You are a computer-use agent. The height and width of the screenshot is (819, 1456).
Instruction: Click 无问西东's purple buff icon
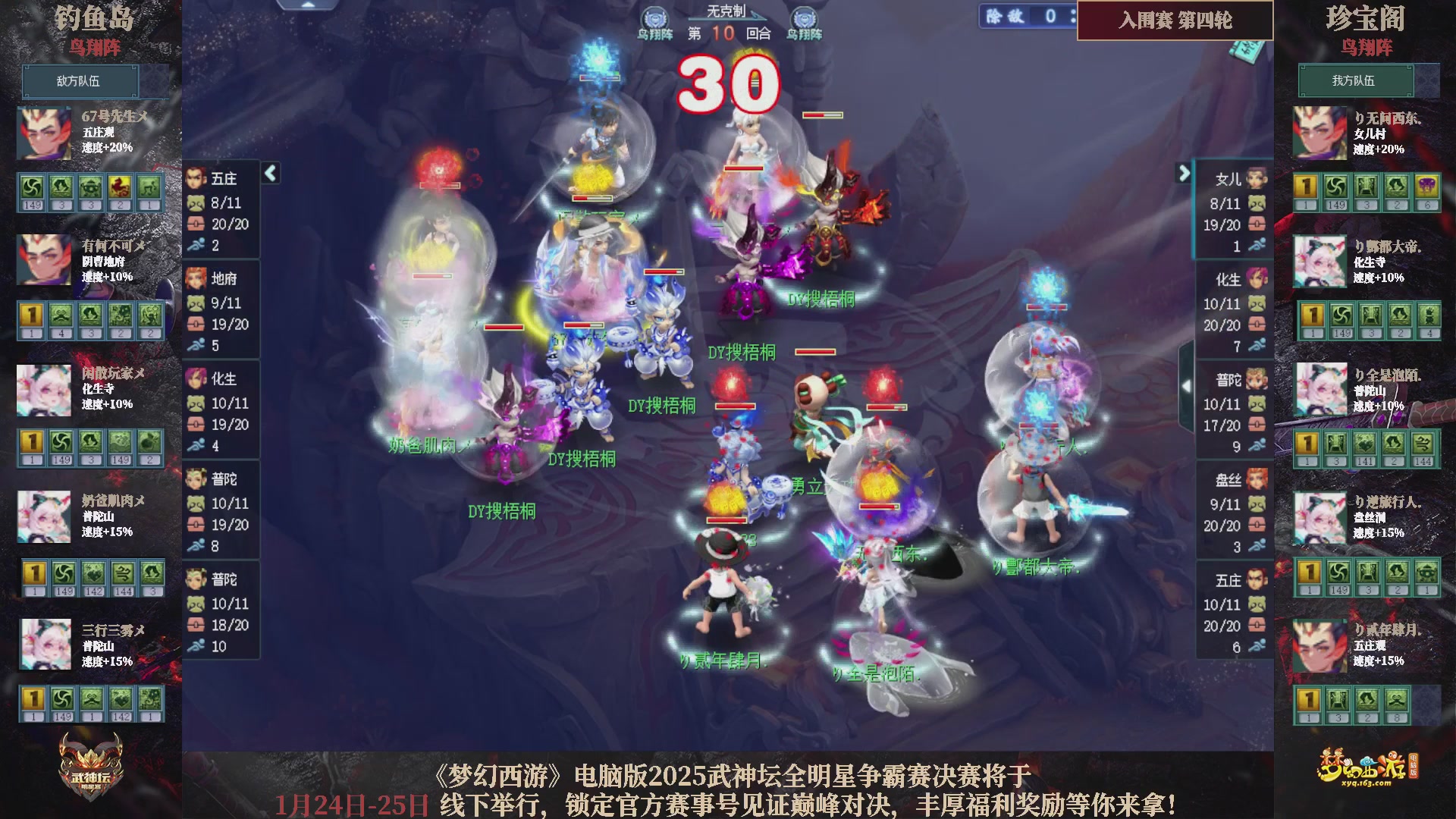[1427, 187]
